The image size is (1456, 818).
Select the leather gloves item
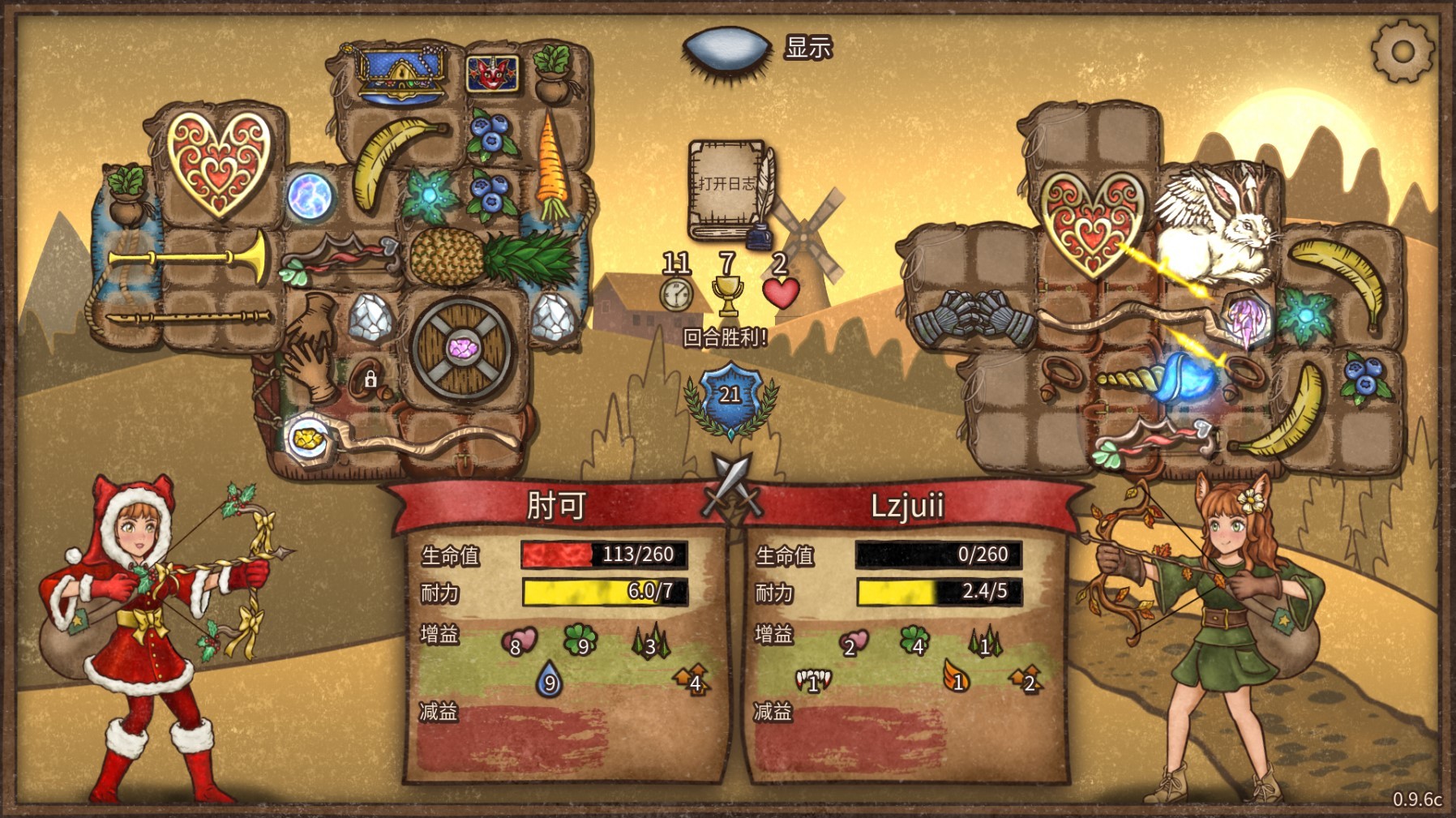tap(311, 346)
